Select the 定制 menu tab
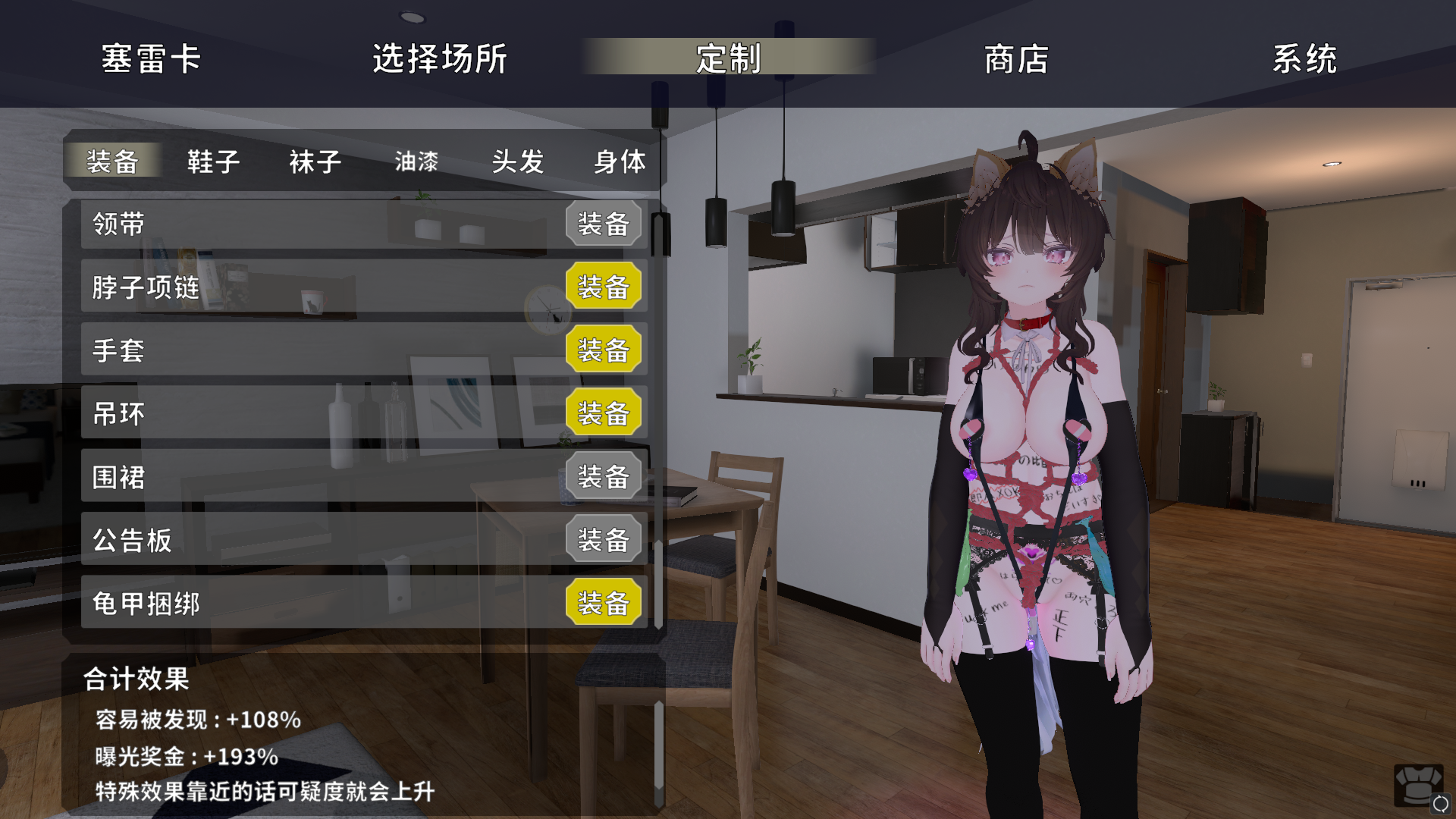This screenshot has height=819, width=1456. [728, 58]
